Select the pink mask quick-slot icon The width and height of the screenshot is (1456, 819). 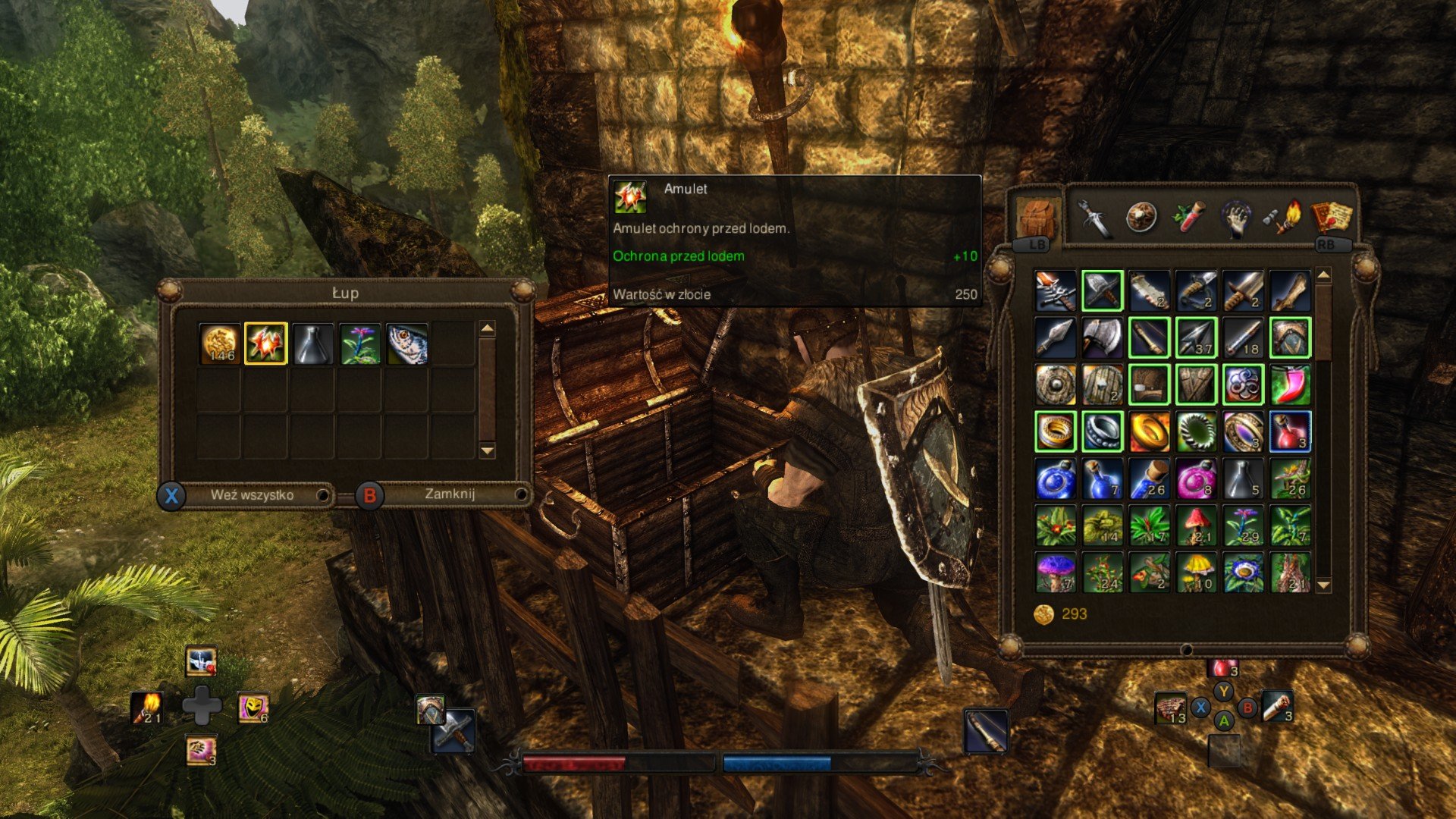coord(253,707)
